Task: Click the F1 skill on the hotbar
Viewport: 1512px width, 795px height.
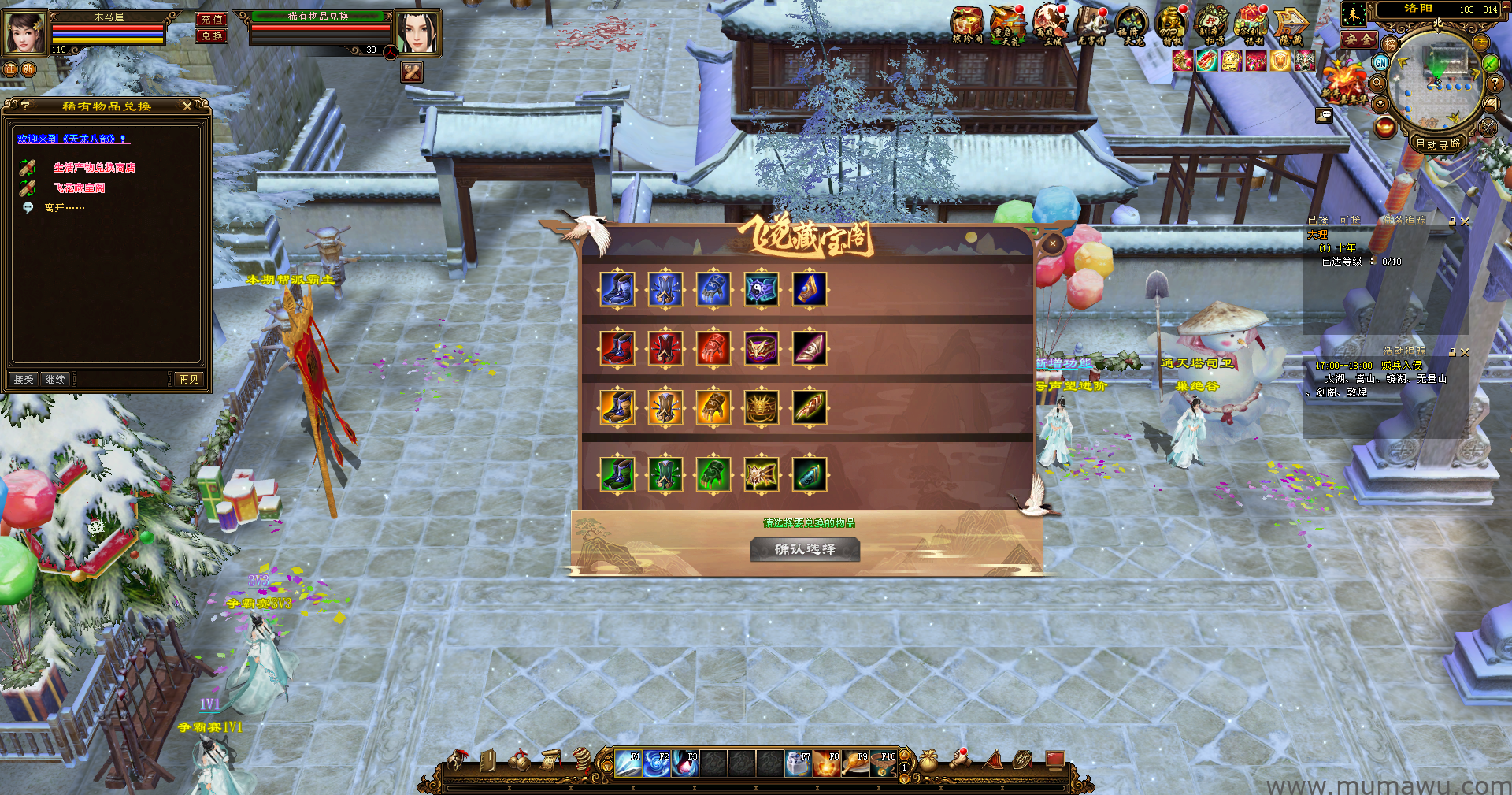Action: pos(628,763)
